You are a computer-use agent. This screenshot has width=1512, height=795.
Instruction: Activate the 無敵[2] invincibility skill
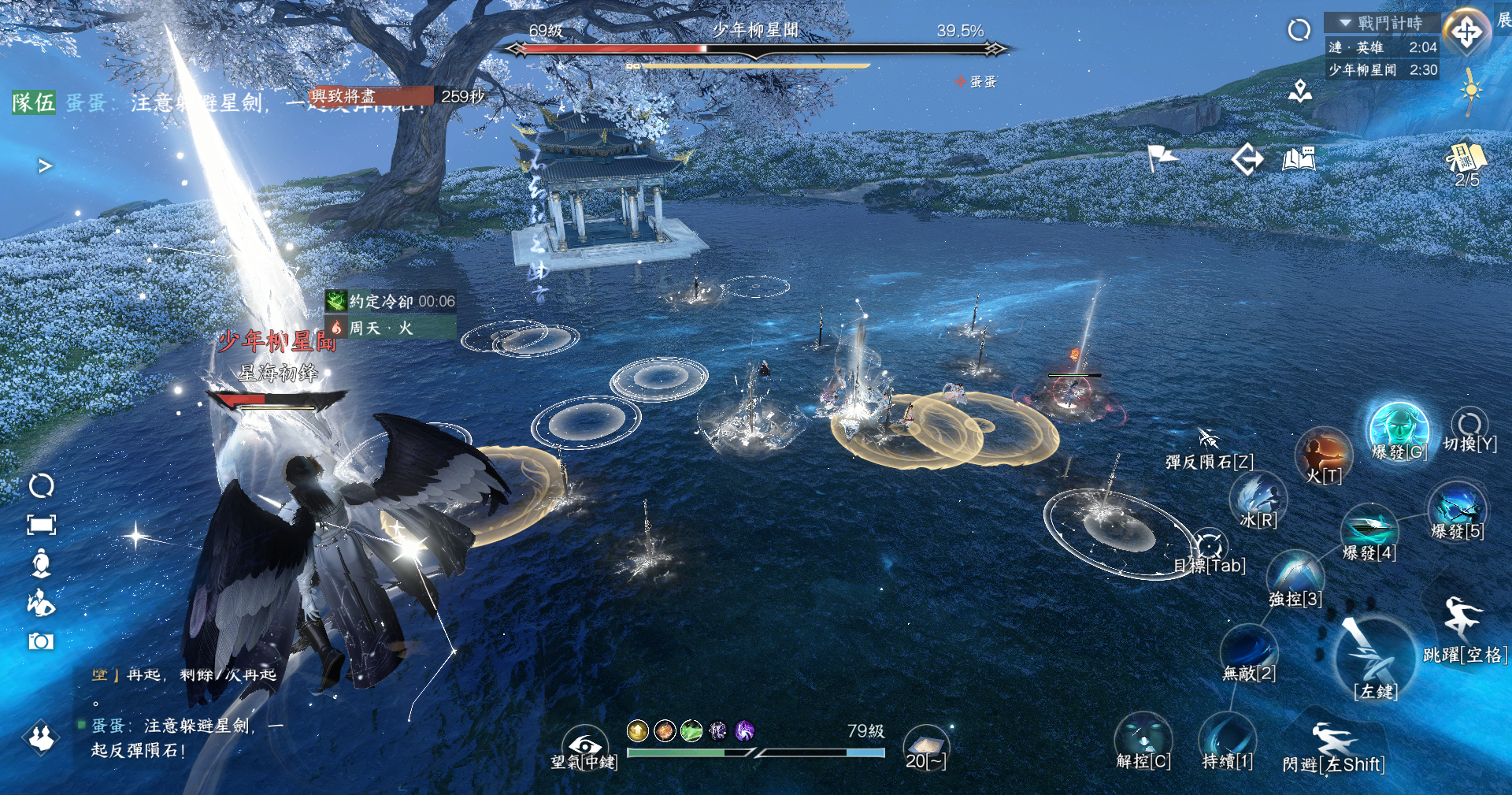(x=1248, y=648)
